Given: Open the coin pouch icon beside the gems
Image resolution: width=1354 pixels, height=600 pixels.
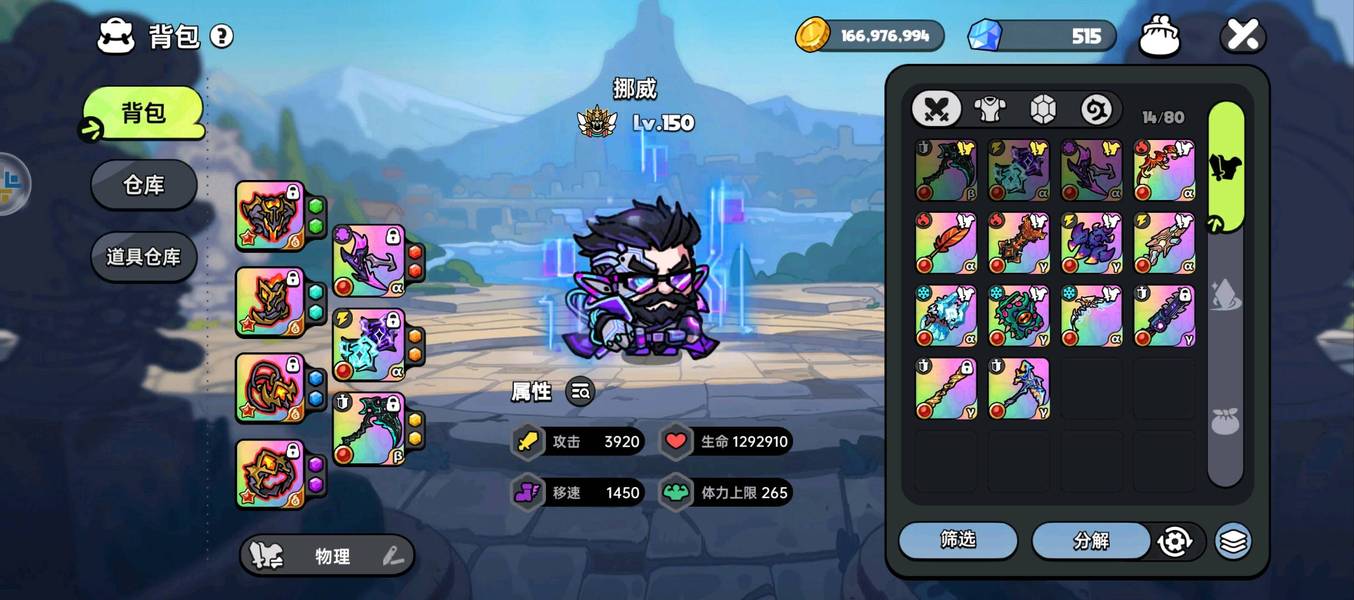Looking at the screenshot, I should [1160, 37].
